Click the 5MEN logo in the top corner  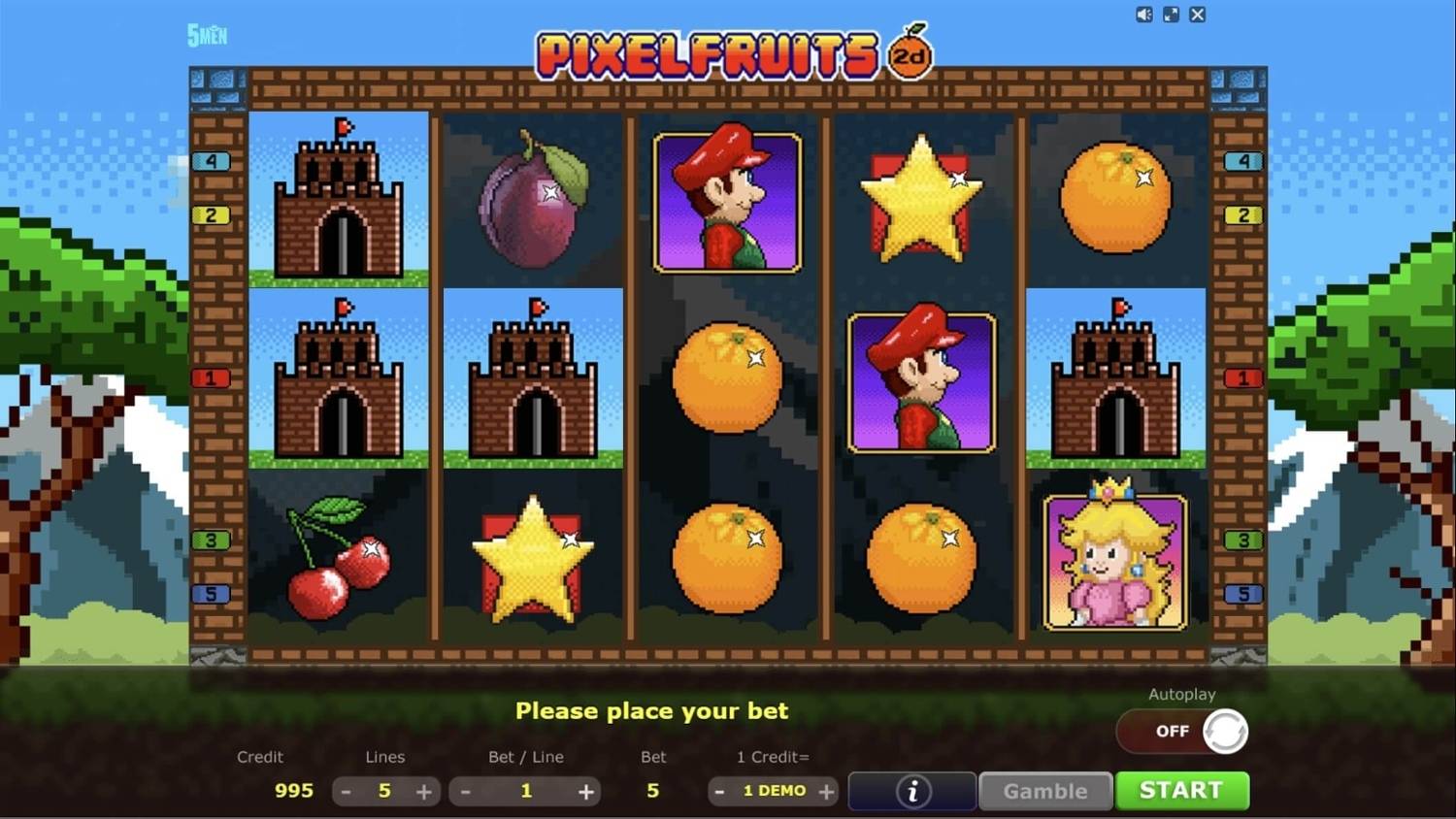tap(206, 35)
